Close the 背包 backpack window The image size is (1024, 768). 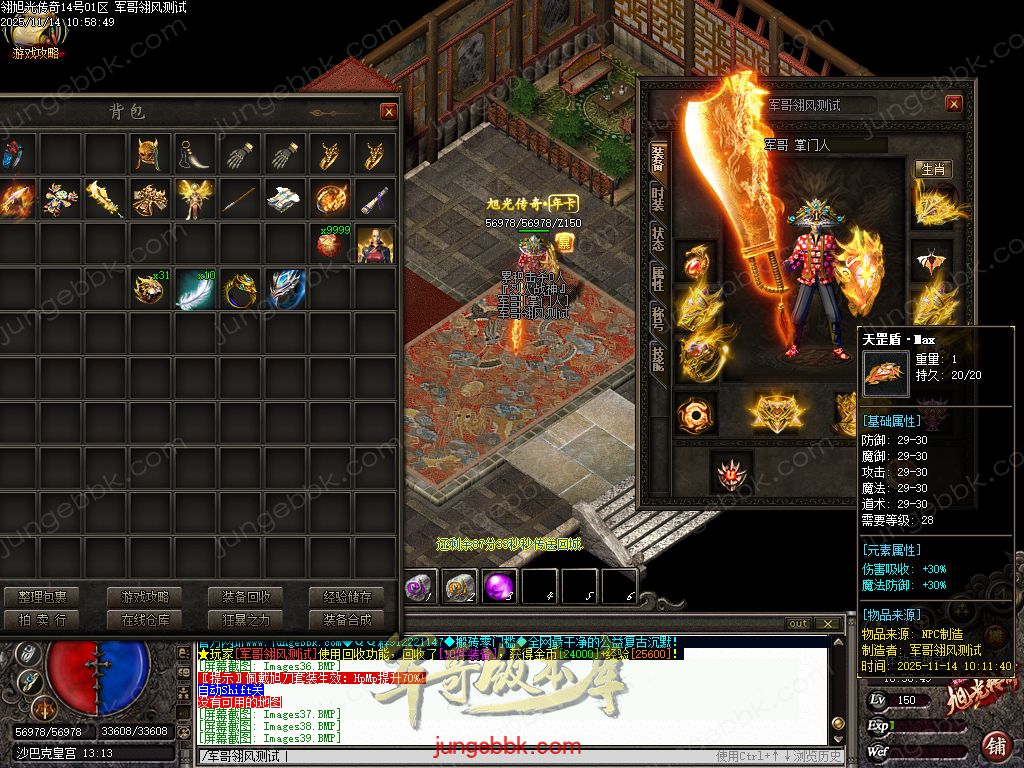pos(389,112)
